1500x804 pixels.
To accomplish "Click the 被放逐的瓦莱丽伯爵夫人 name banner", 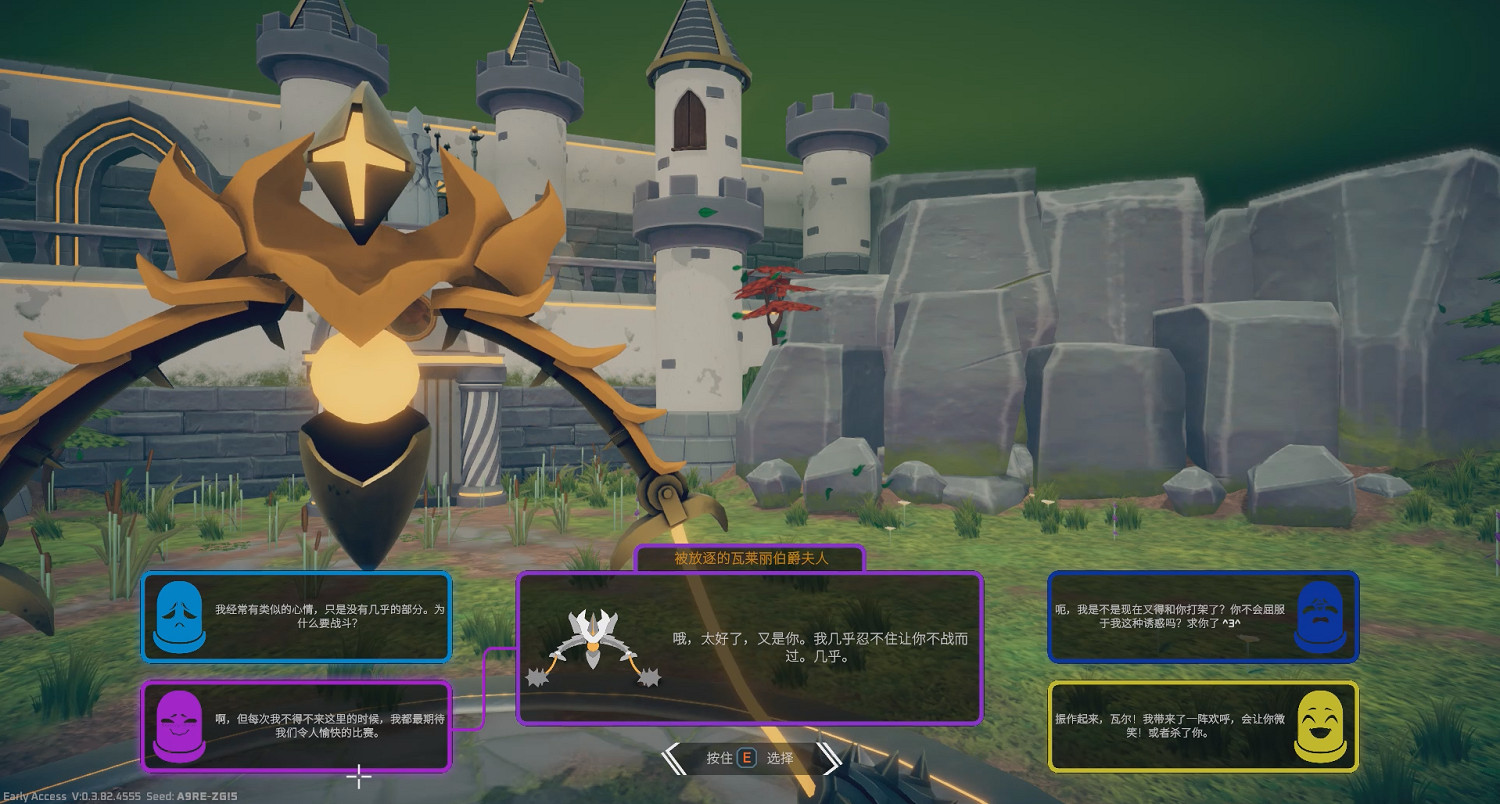I will tap(750, 560).
